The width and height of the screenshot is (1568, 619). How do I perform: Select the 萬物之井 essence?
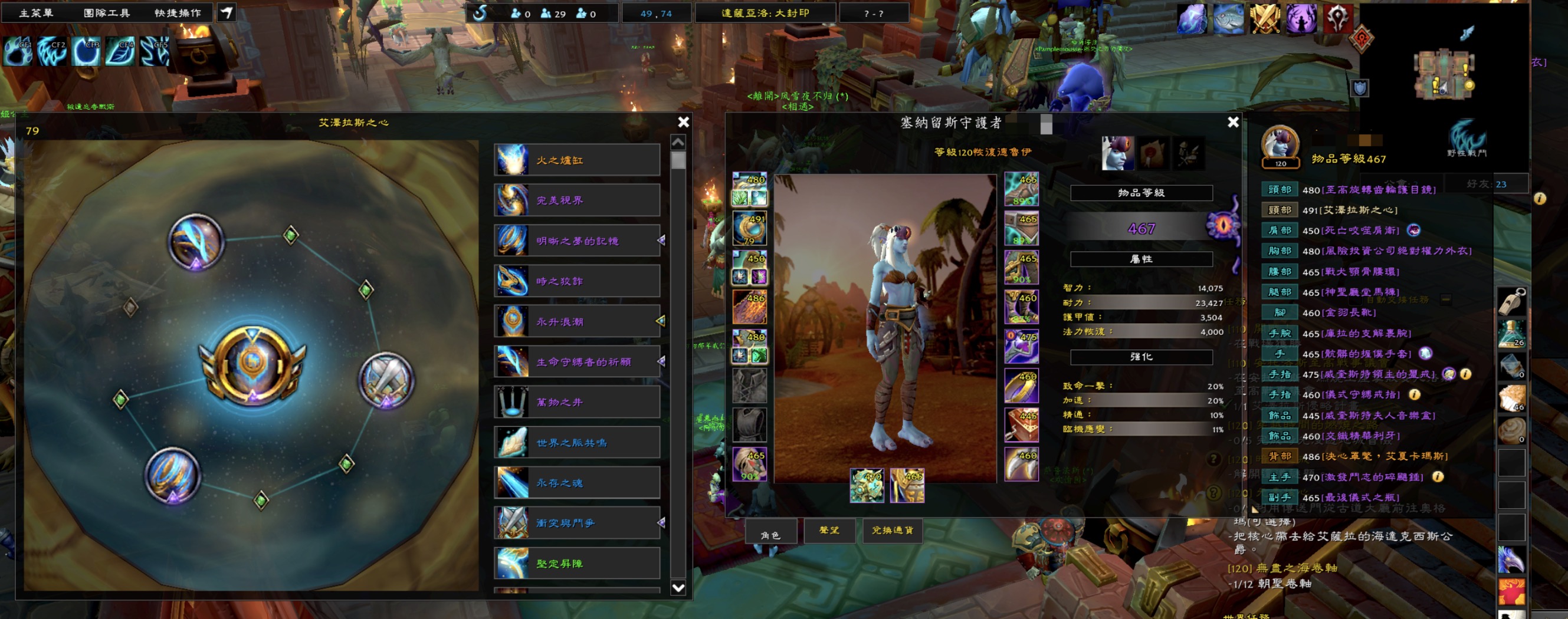[x=577, y=402]
